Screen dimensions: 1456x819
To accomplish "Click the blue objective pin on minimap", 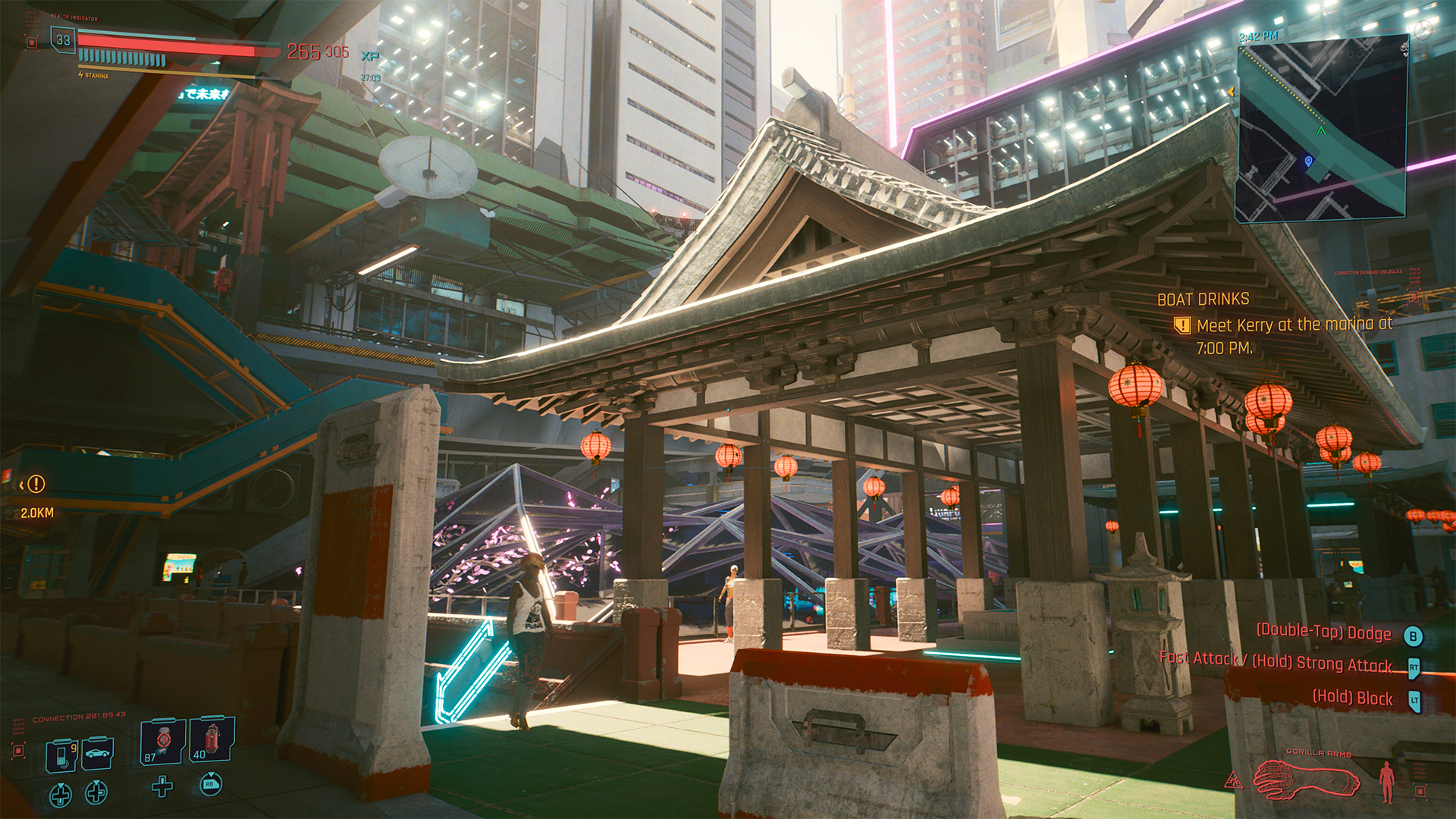I will pyautogui.click(x=1308, y=161).
